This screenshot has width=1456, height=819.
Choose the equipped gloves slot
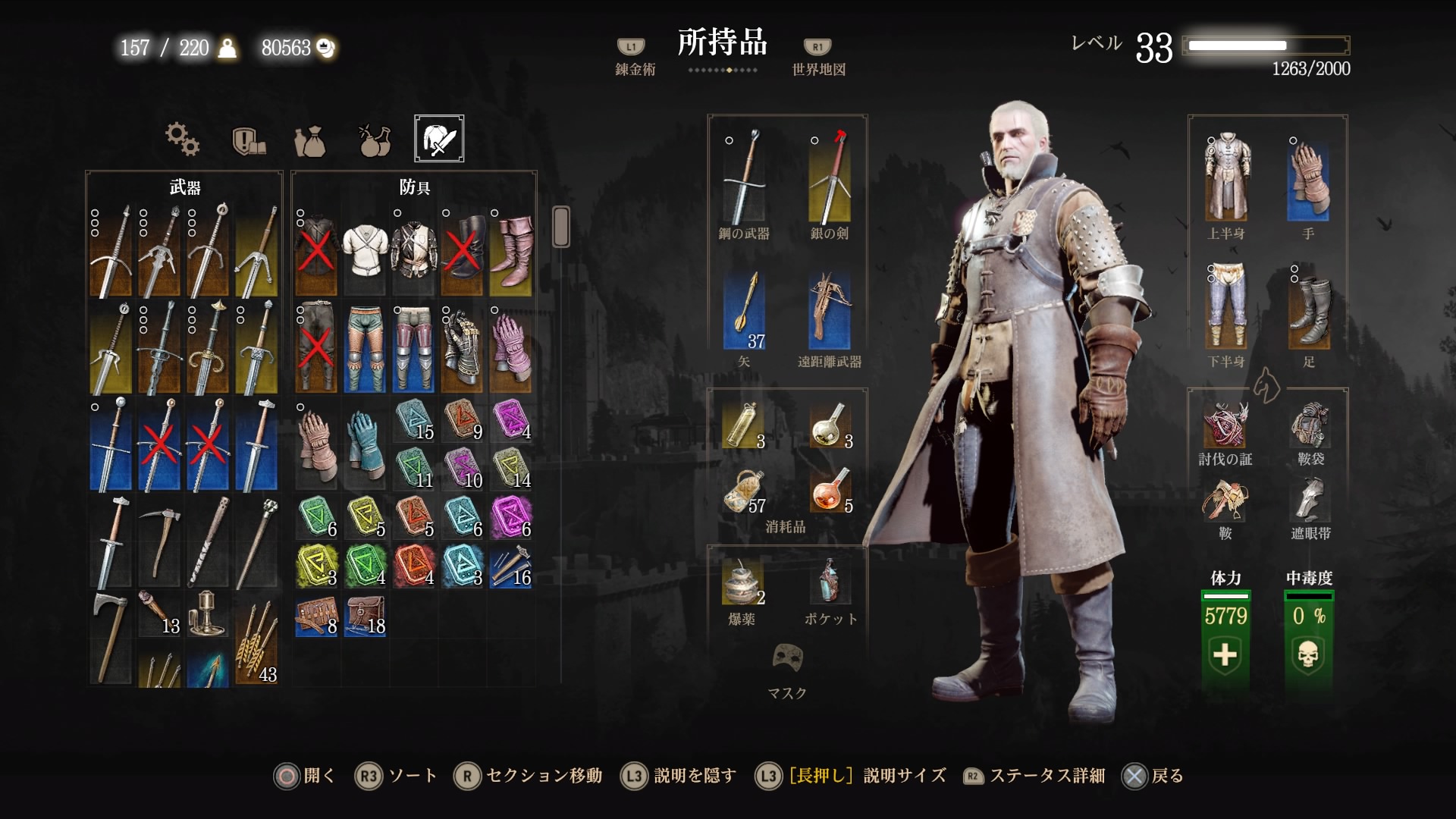click(x=1308, y=178)
